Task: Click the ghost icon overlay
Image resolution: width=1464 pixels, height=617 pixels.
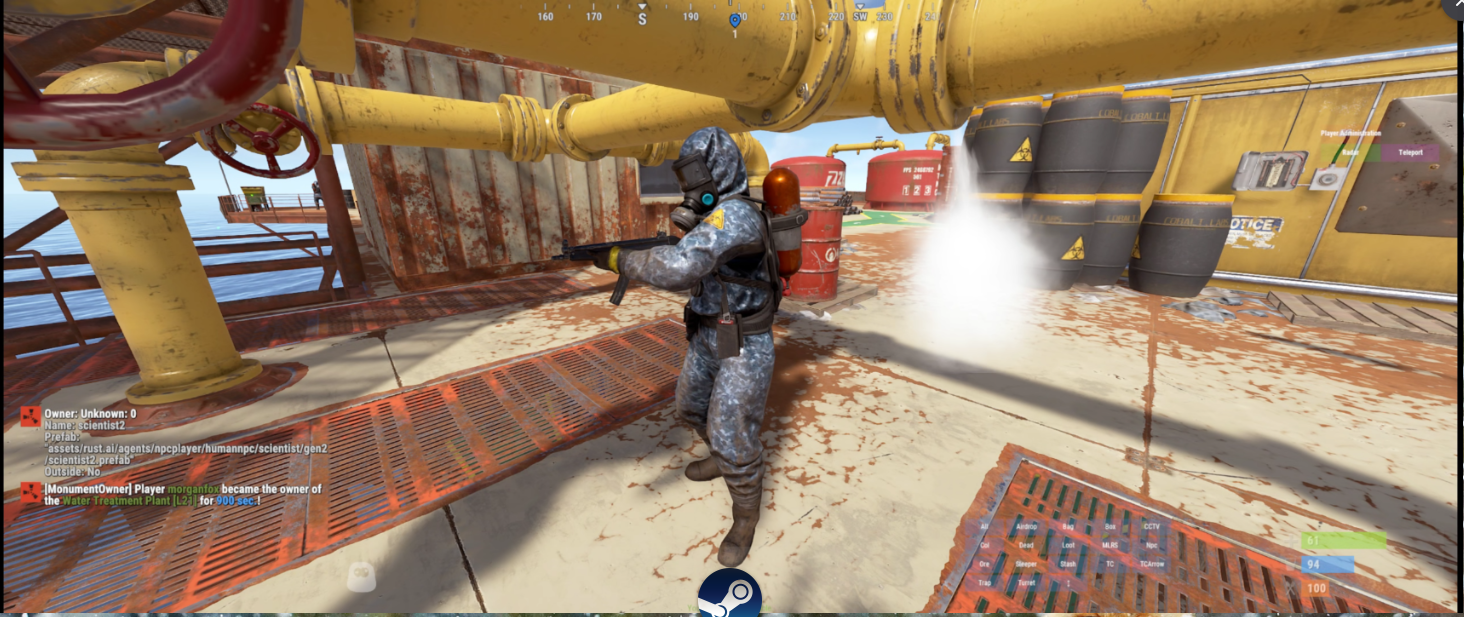Action: pos(361,575)
